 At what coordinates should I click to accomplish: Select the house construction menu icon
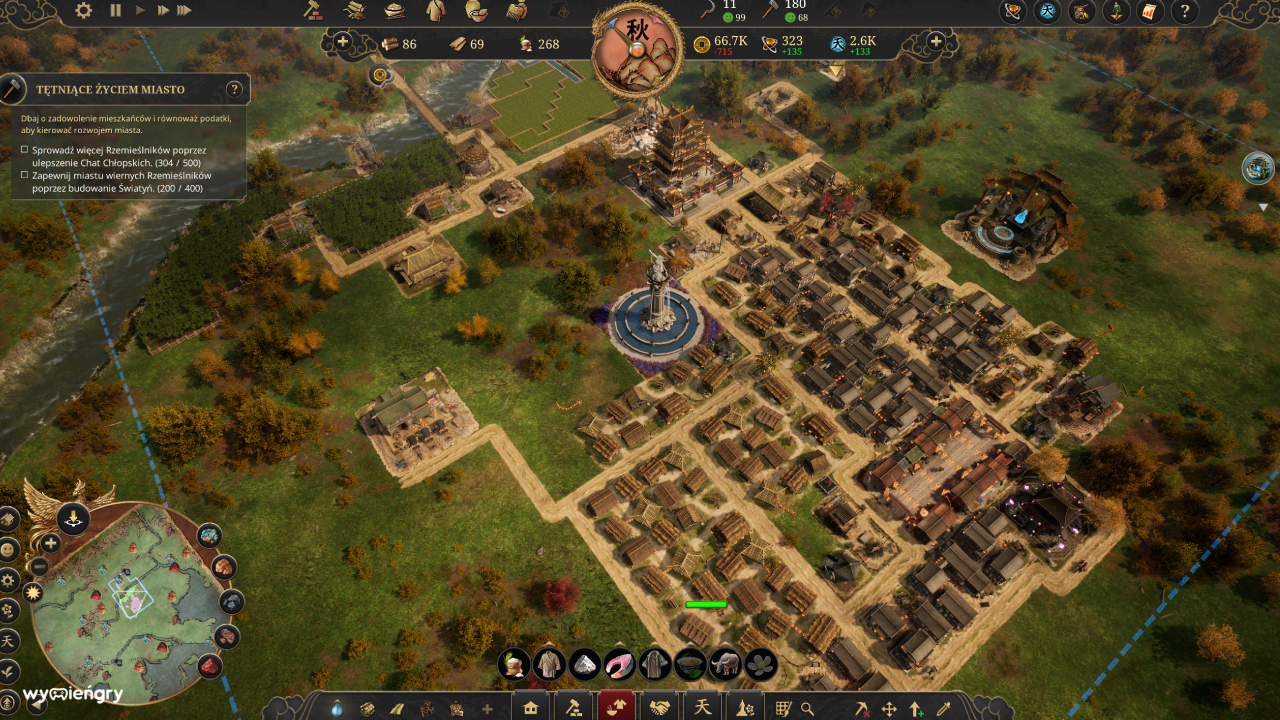coord(529,706)
